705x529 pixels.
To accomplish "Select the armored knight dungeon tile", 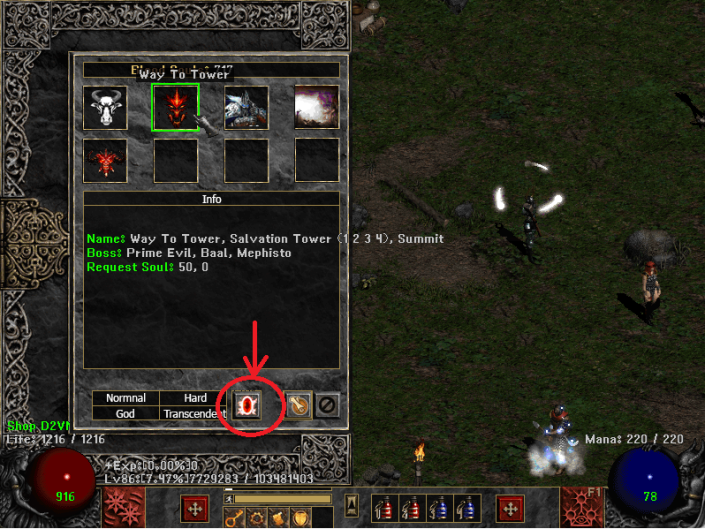I will coord(246,106).
